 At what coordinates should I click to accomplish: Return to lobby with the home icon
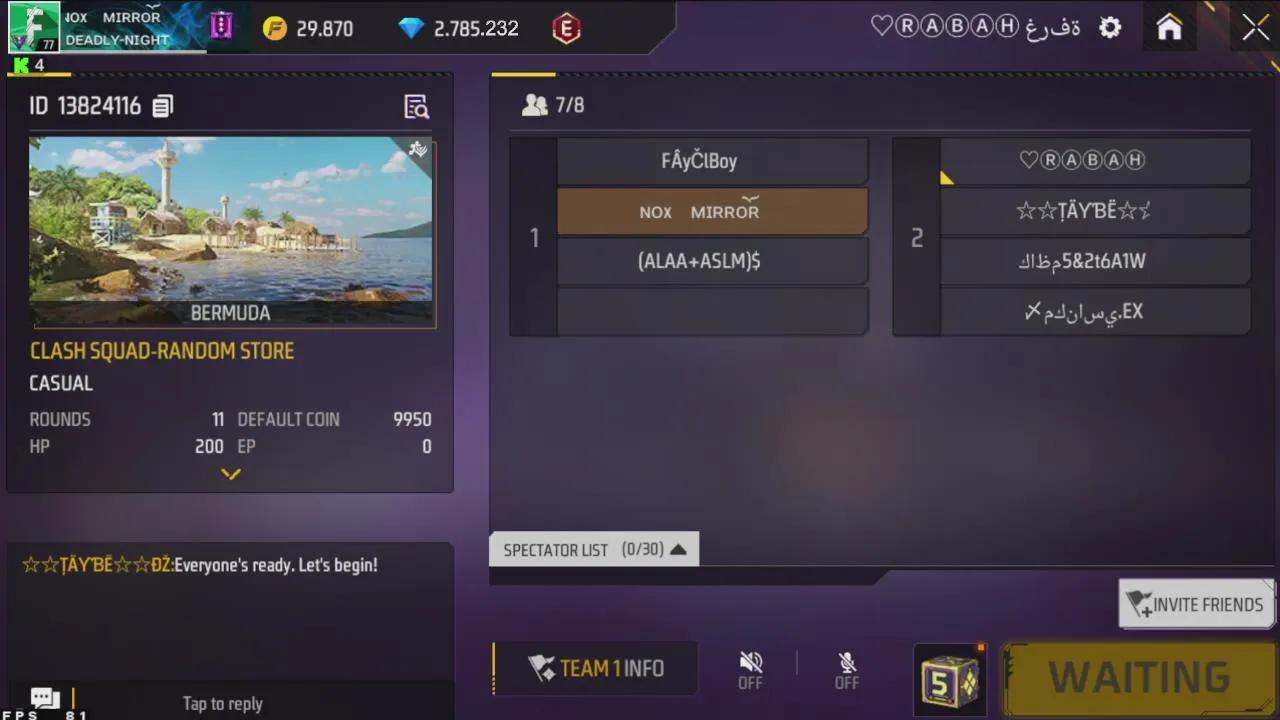tap(1168, 27)
